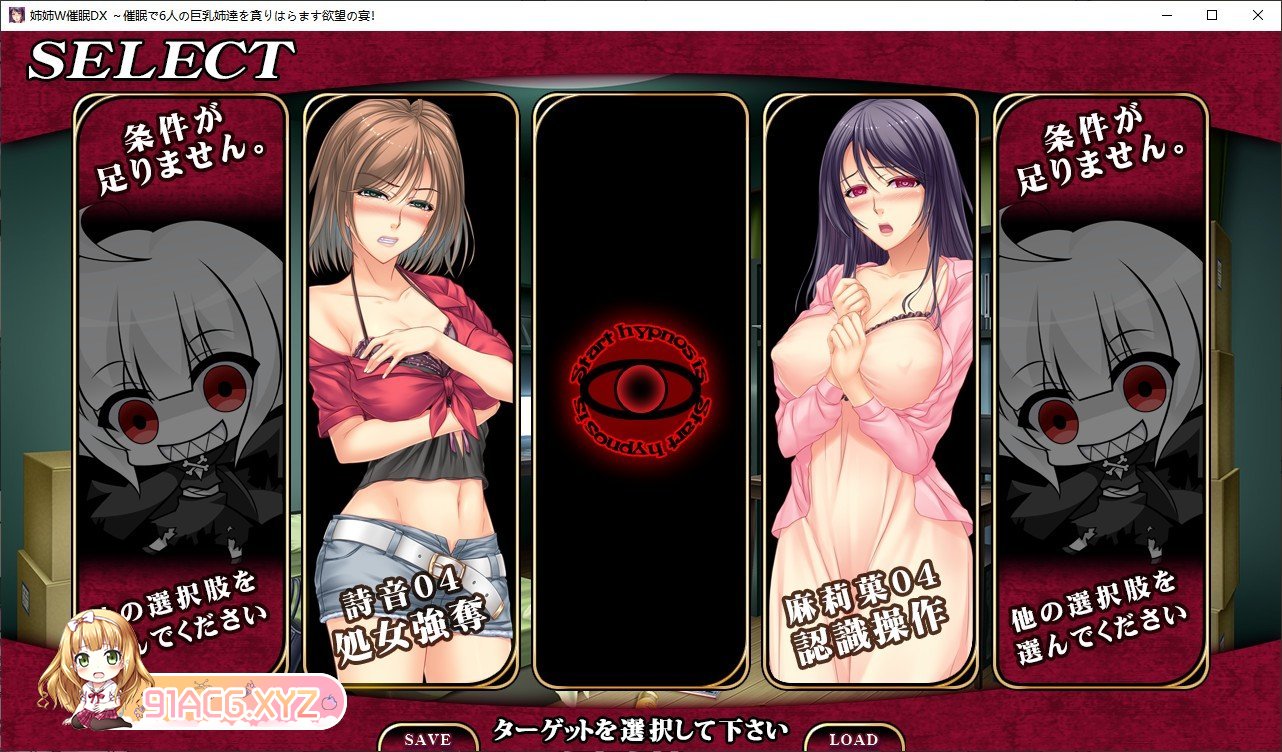The image size is (1282, 752).
Task: Choose the 麻莉菜04 target card
Action: [870, 390]
